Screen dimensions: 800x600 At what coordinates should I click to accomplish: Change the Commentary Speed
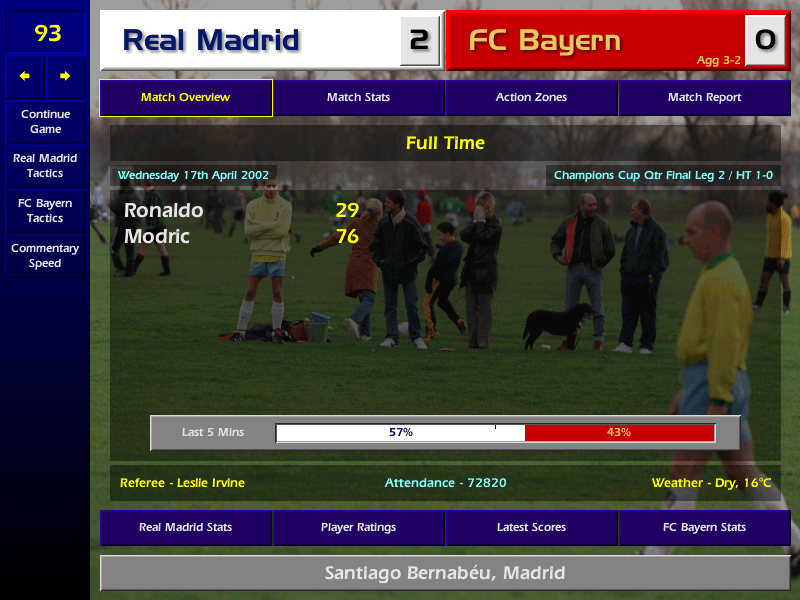point(45,256)
